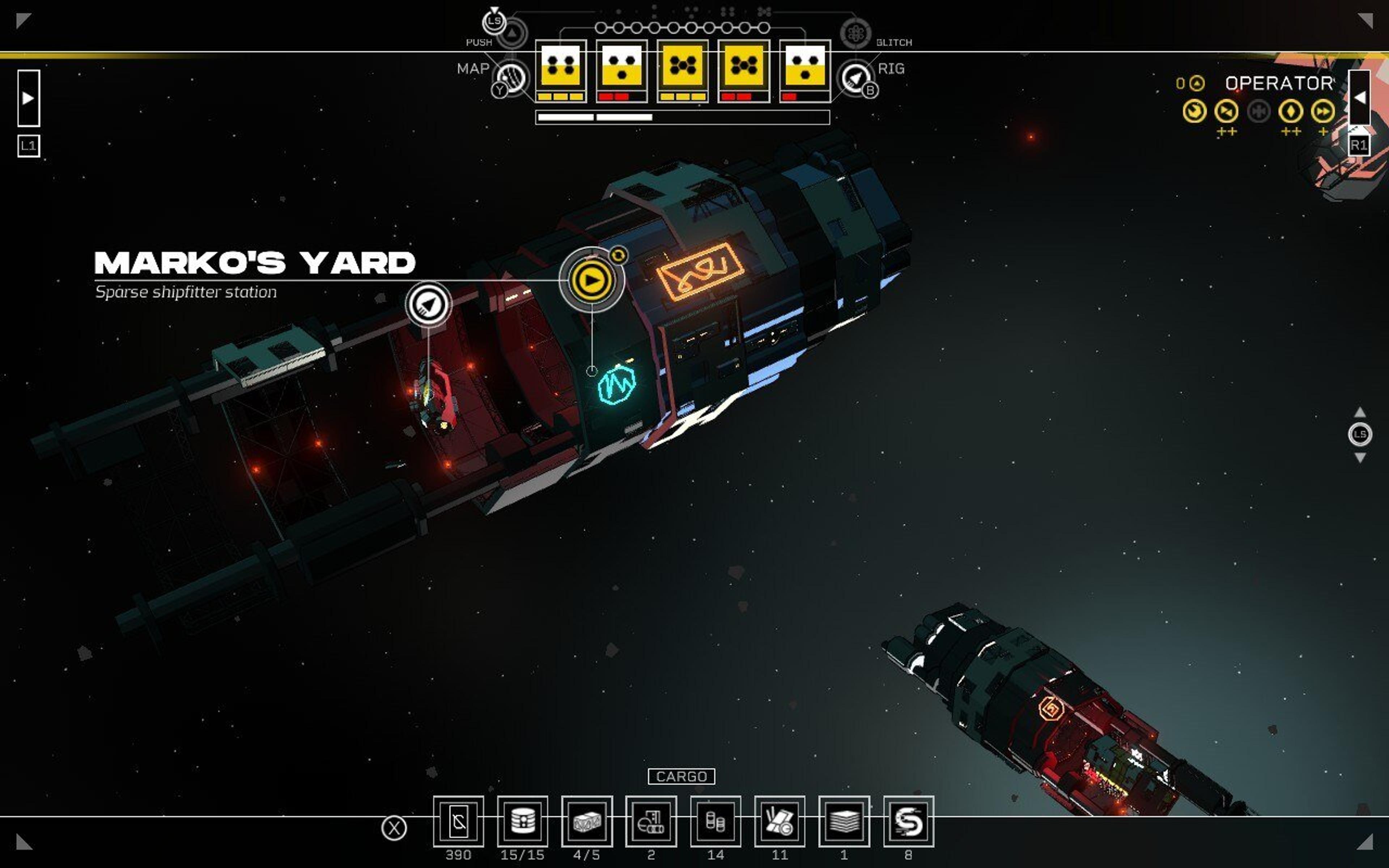Expand the right OPERATOR panel arrow
The height and width of the screenshot is (868, 1389).
(1359, 98)
